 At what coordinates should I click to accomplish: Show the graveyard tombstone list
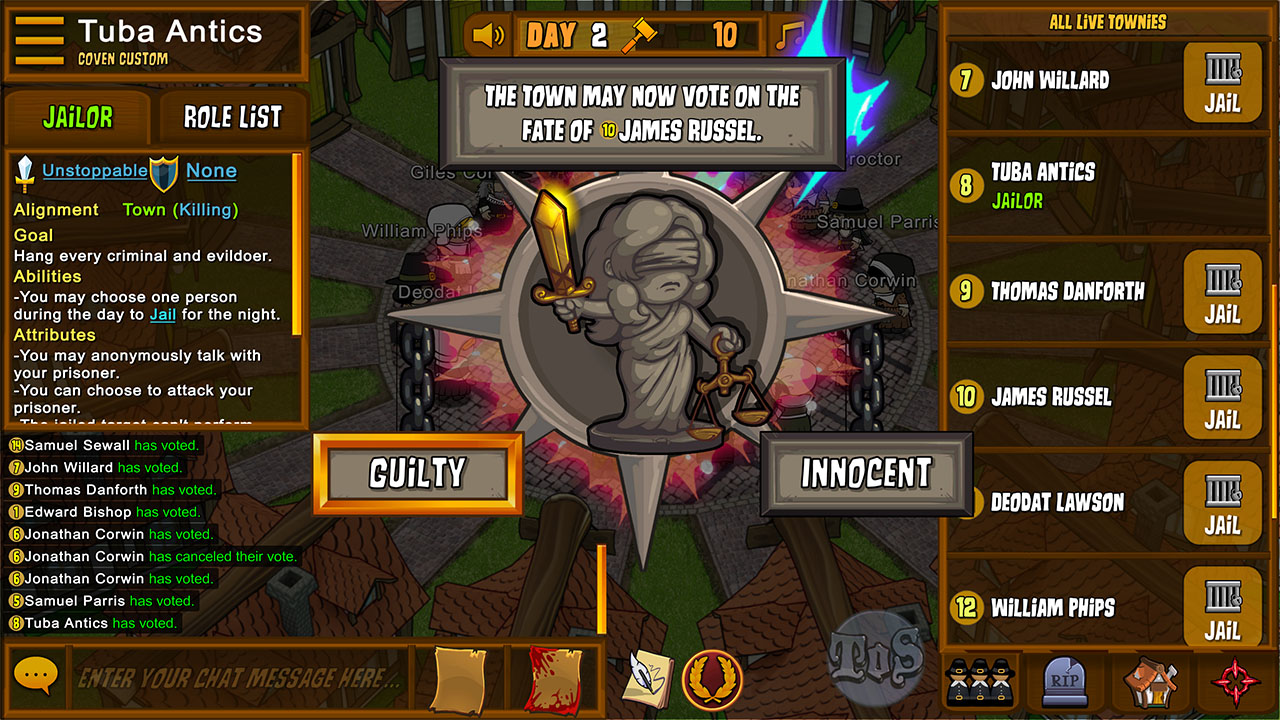(1065, 682)
